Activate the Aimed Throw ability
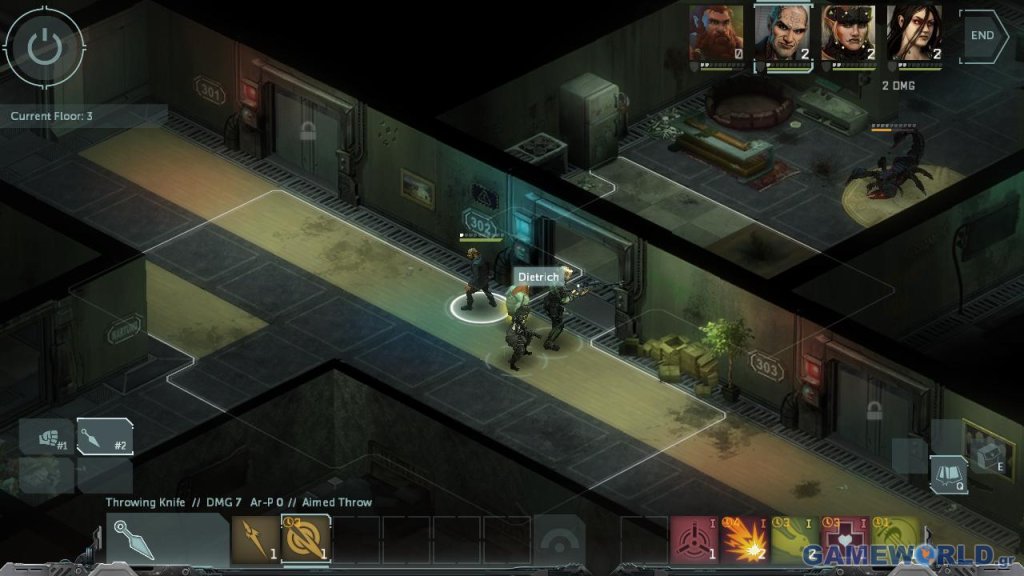 [x=305, y=540]
